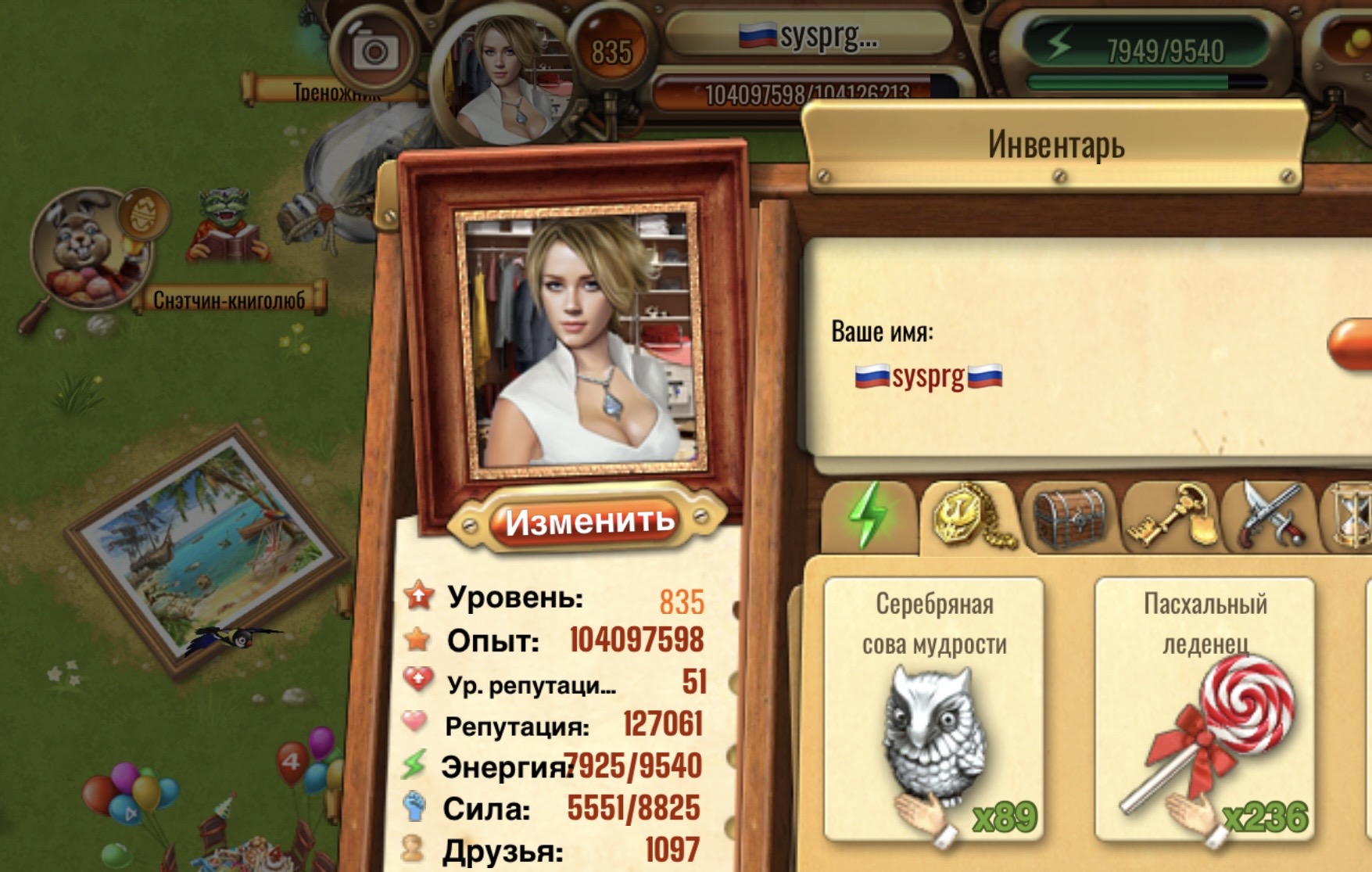Switch to the gold medallion tab
Viewport: 1372px width, 872px height.
click(969, 515)
